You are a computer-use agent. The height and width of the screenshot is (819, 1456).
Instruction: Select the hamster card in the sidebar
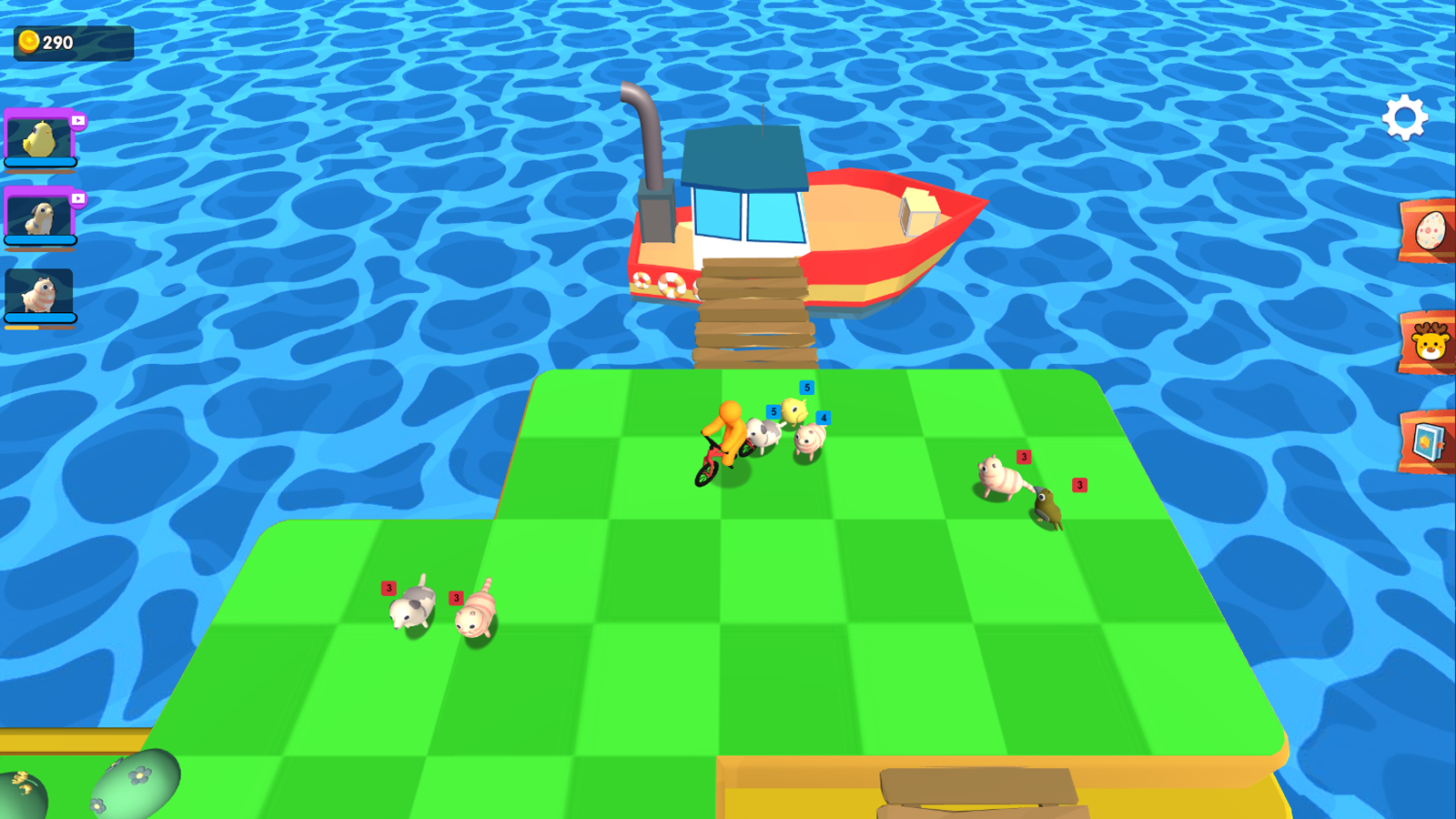click(38, 291)
